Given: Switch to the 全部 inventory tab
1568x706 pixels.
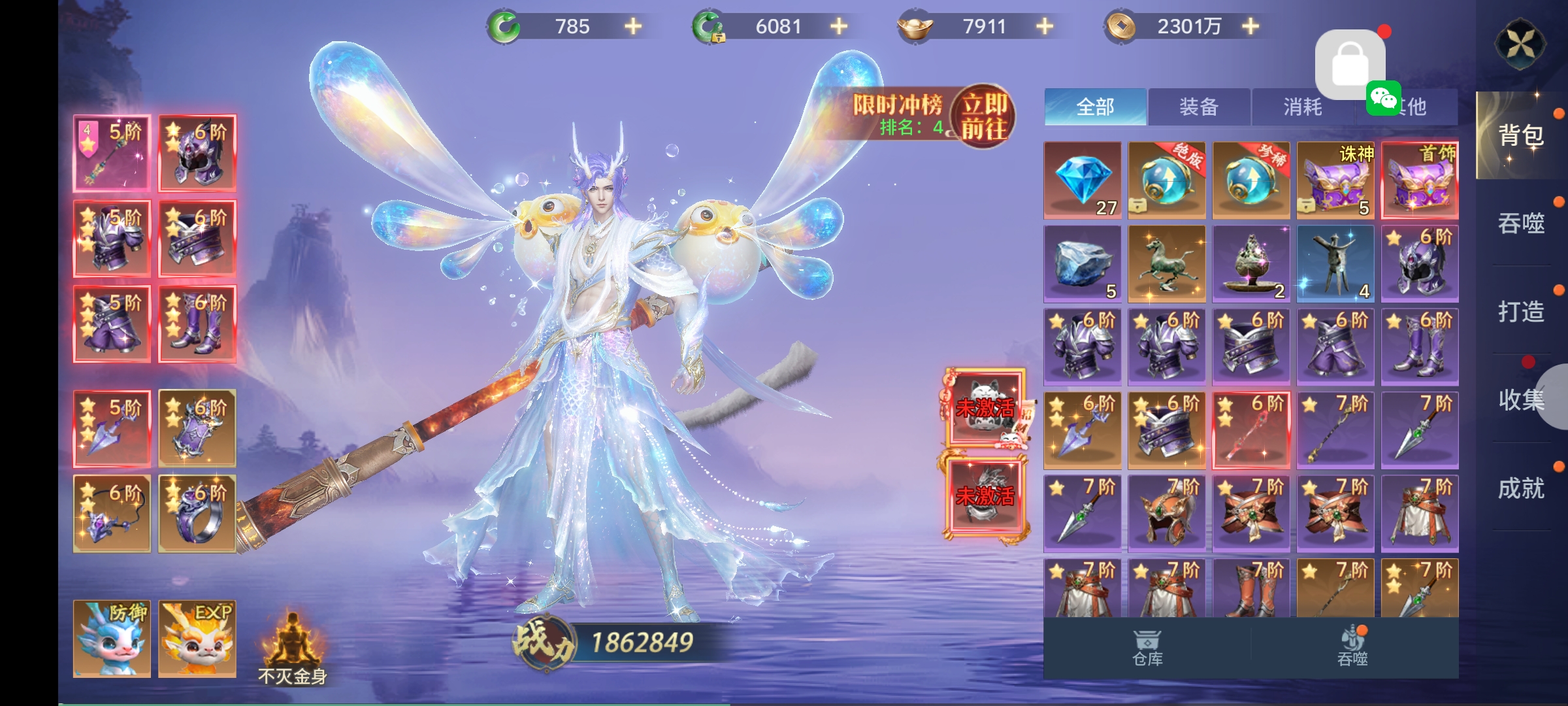Looking at the screenshot, I should click(x=1095, y=107).
